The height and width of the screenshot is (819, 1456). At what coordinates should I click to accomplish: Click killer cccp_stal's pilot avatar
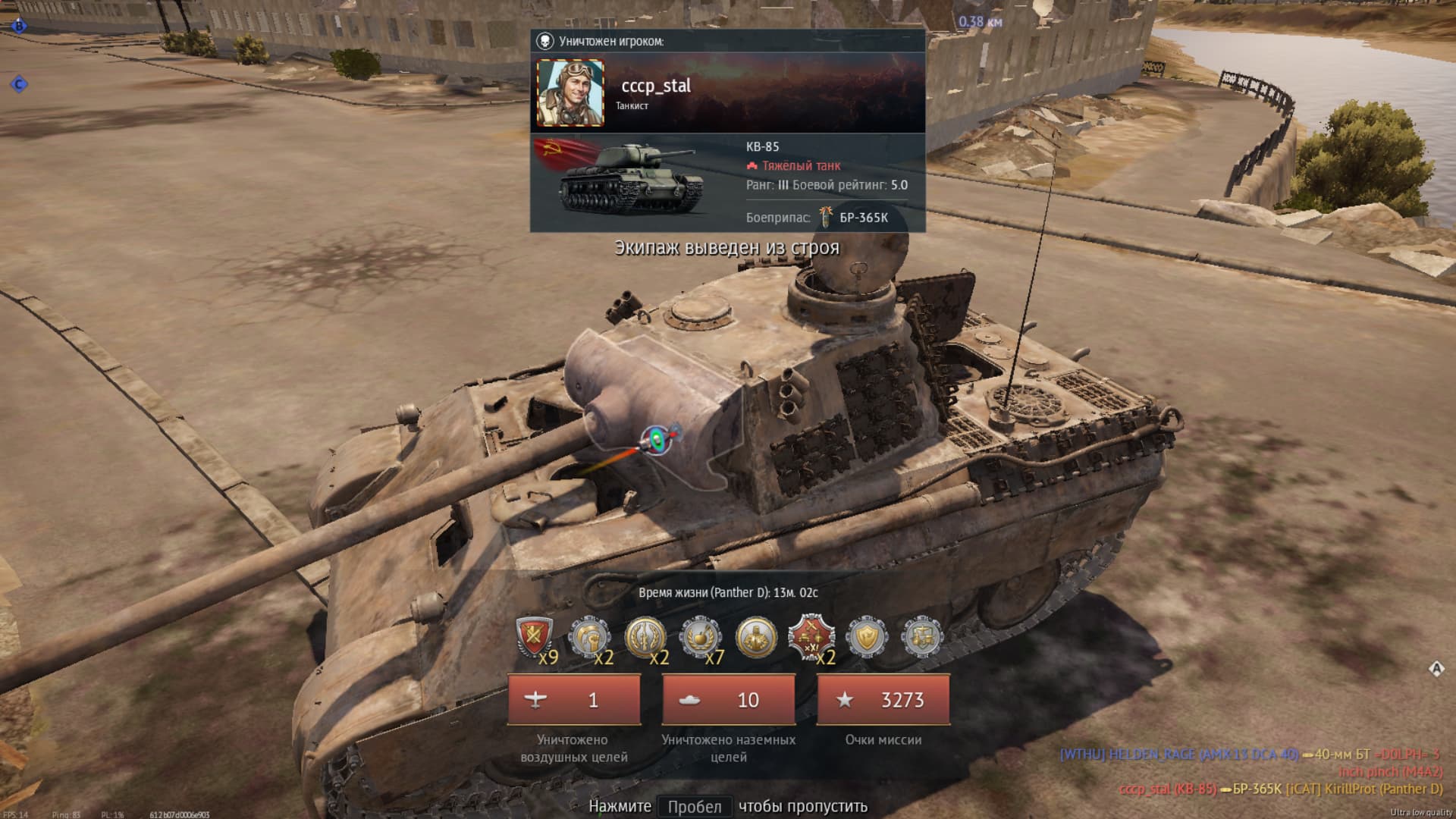pos(570,93)
